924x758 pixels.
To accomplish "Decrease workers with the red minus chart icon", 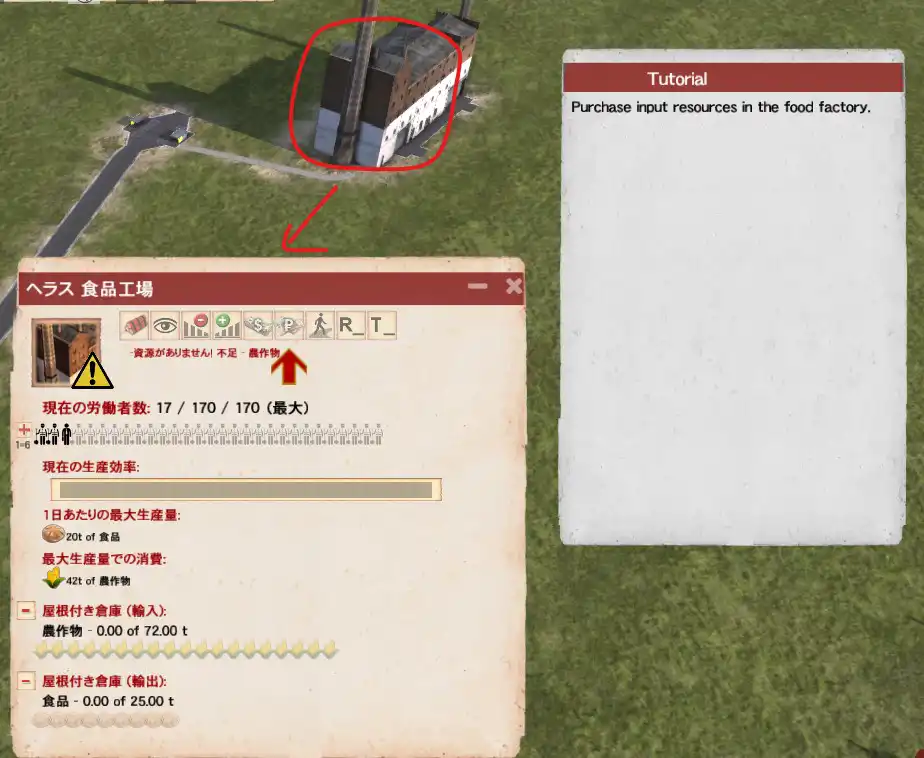I will [x=196, y=325].
